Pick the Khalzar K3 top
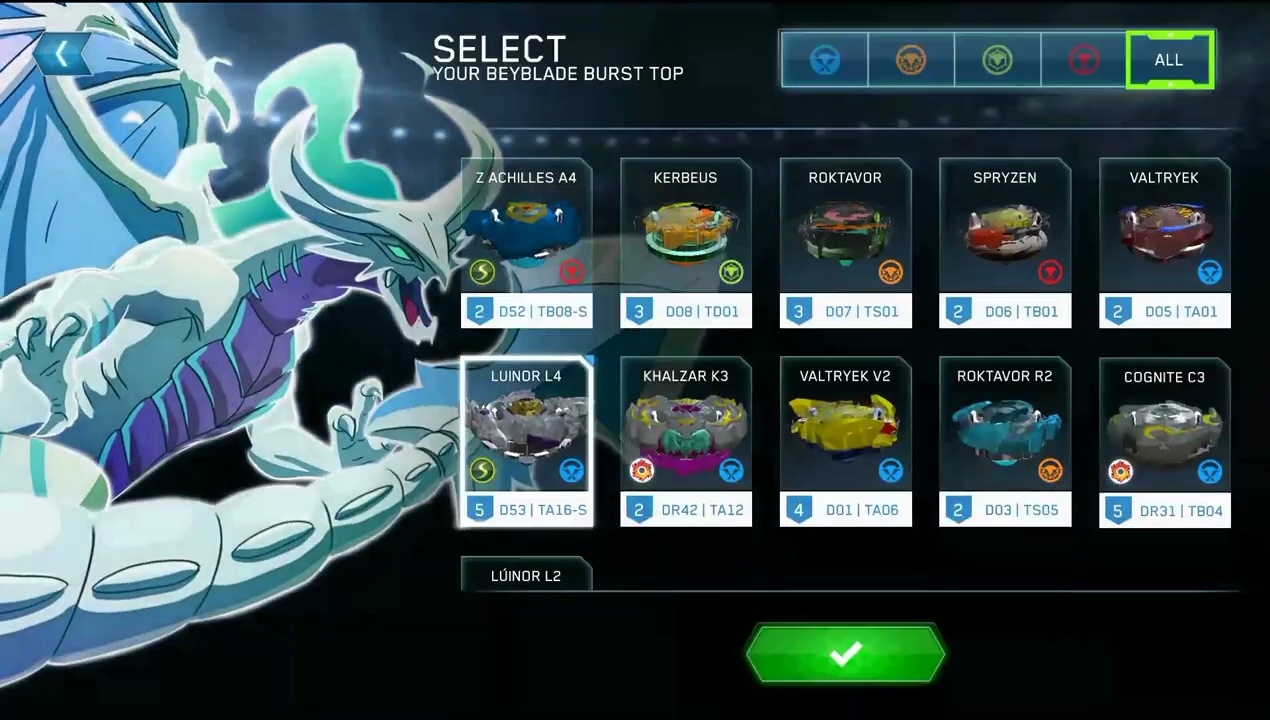 685,442
